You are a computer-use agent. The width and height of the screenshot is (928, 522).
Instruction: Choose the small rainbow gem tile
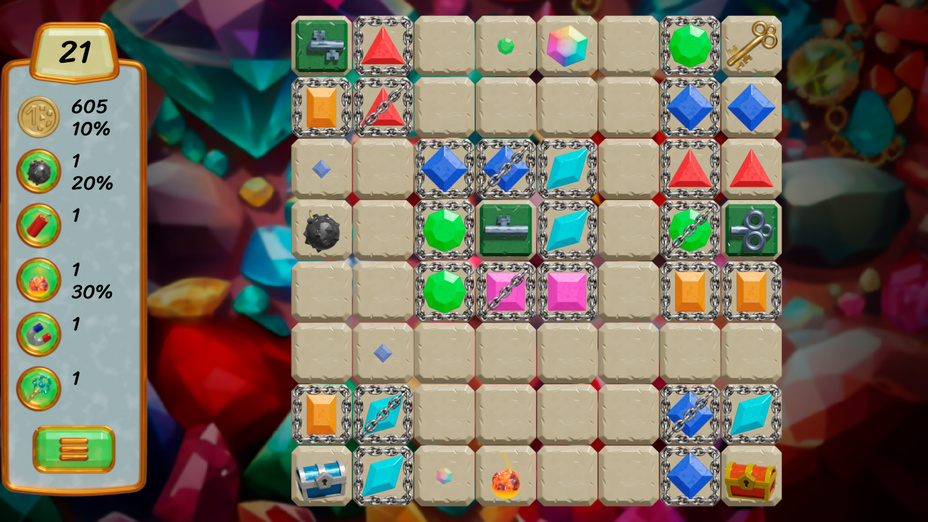(x=444, y=476)
